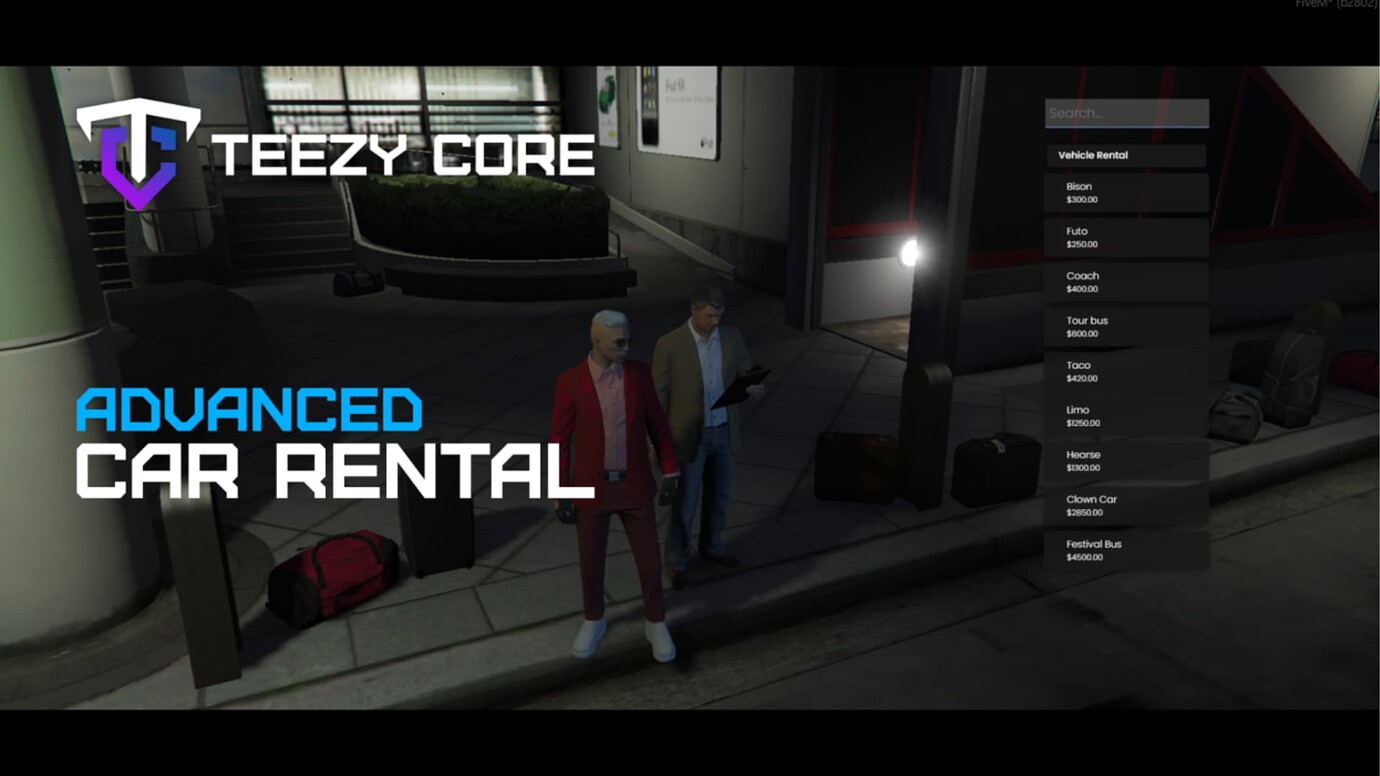This screenshot has width=1380, height=776.
Task: Open the Vehicle Rental category header
Action: (x=1127, y=155)
